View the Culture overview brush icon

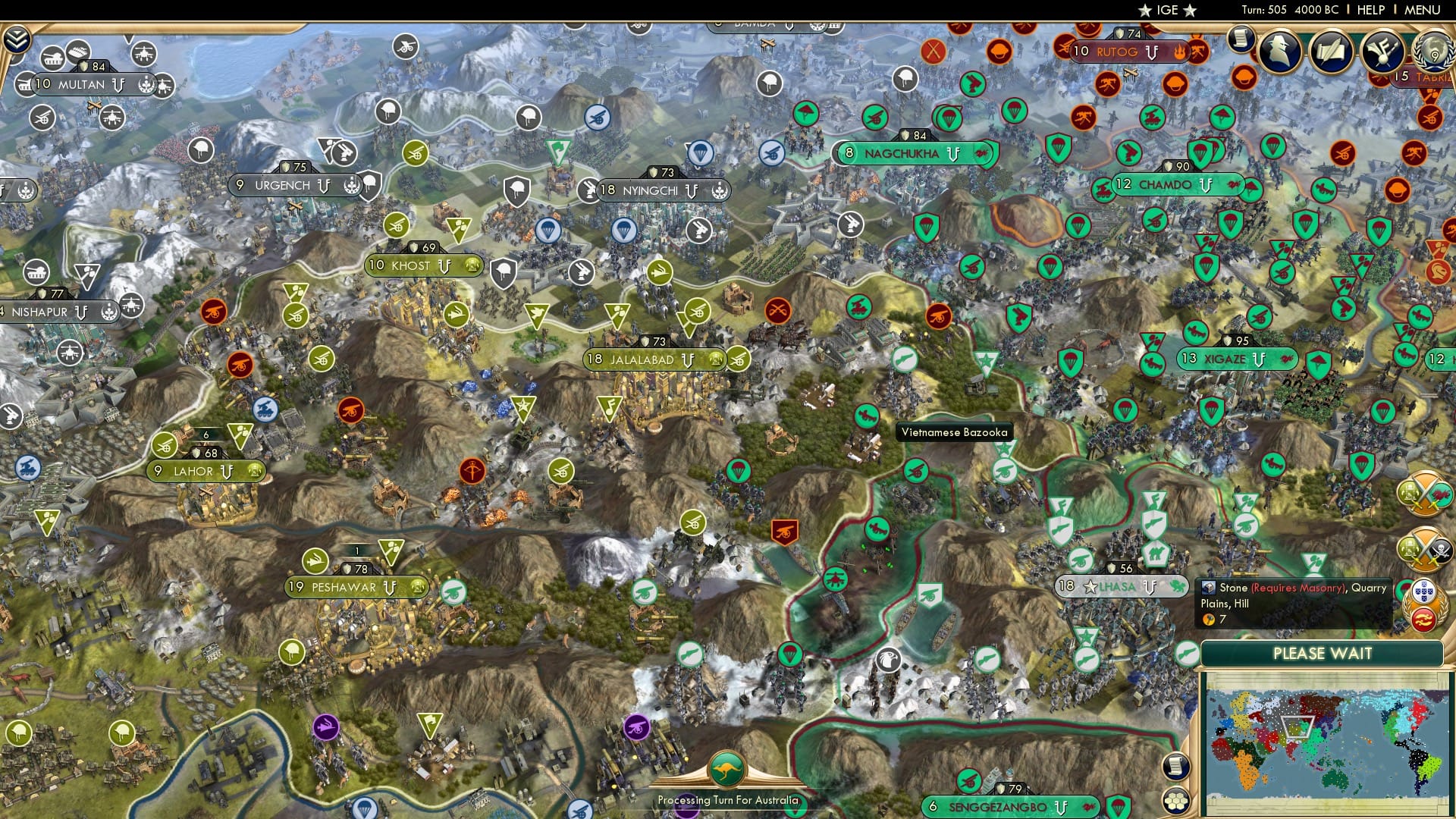pyautogui.click(x=1382, y=49)
